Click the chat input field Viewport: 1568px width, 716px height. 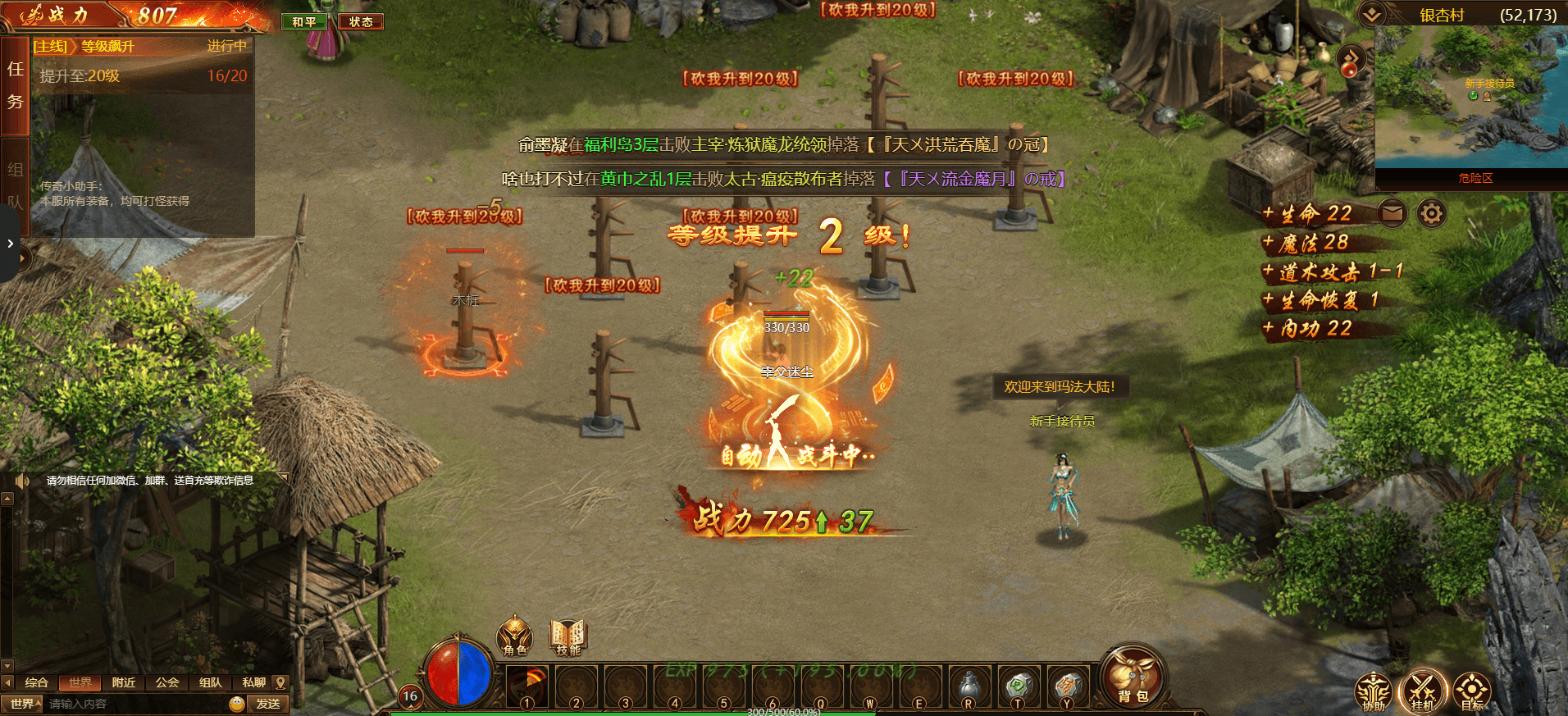click(135, 704)
